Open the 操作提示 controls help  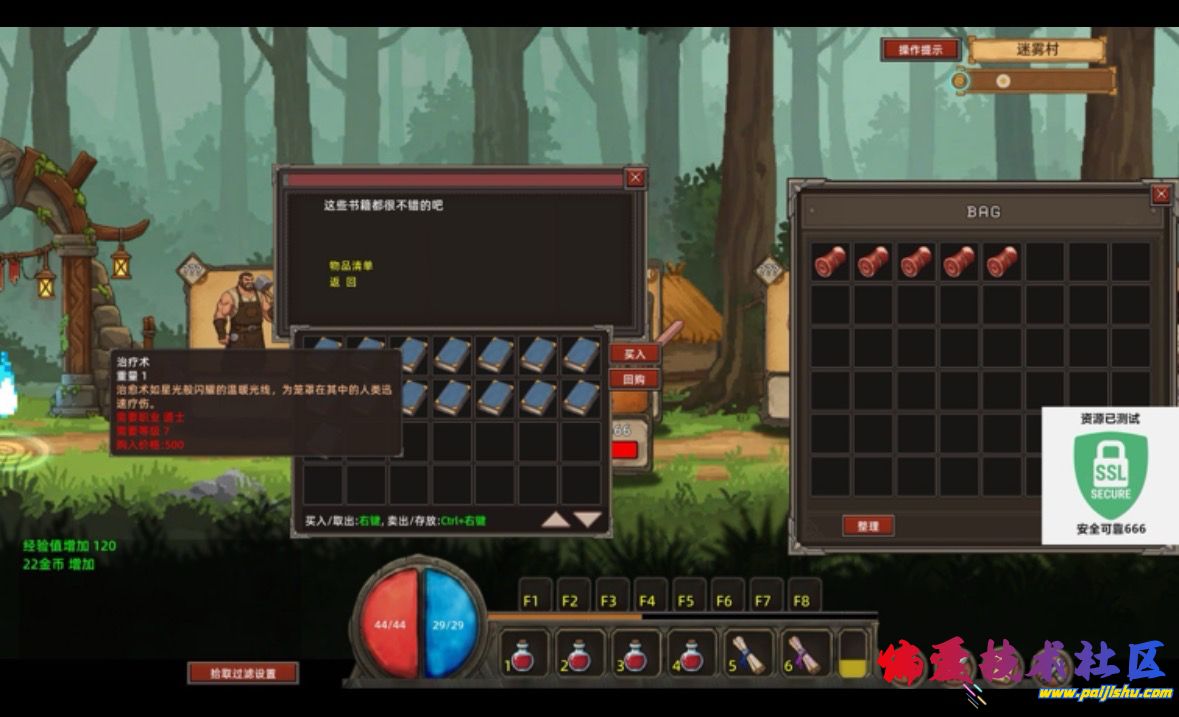[920, 49]
